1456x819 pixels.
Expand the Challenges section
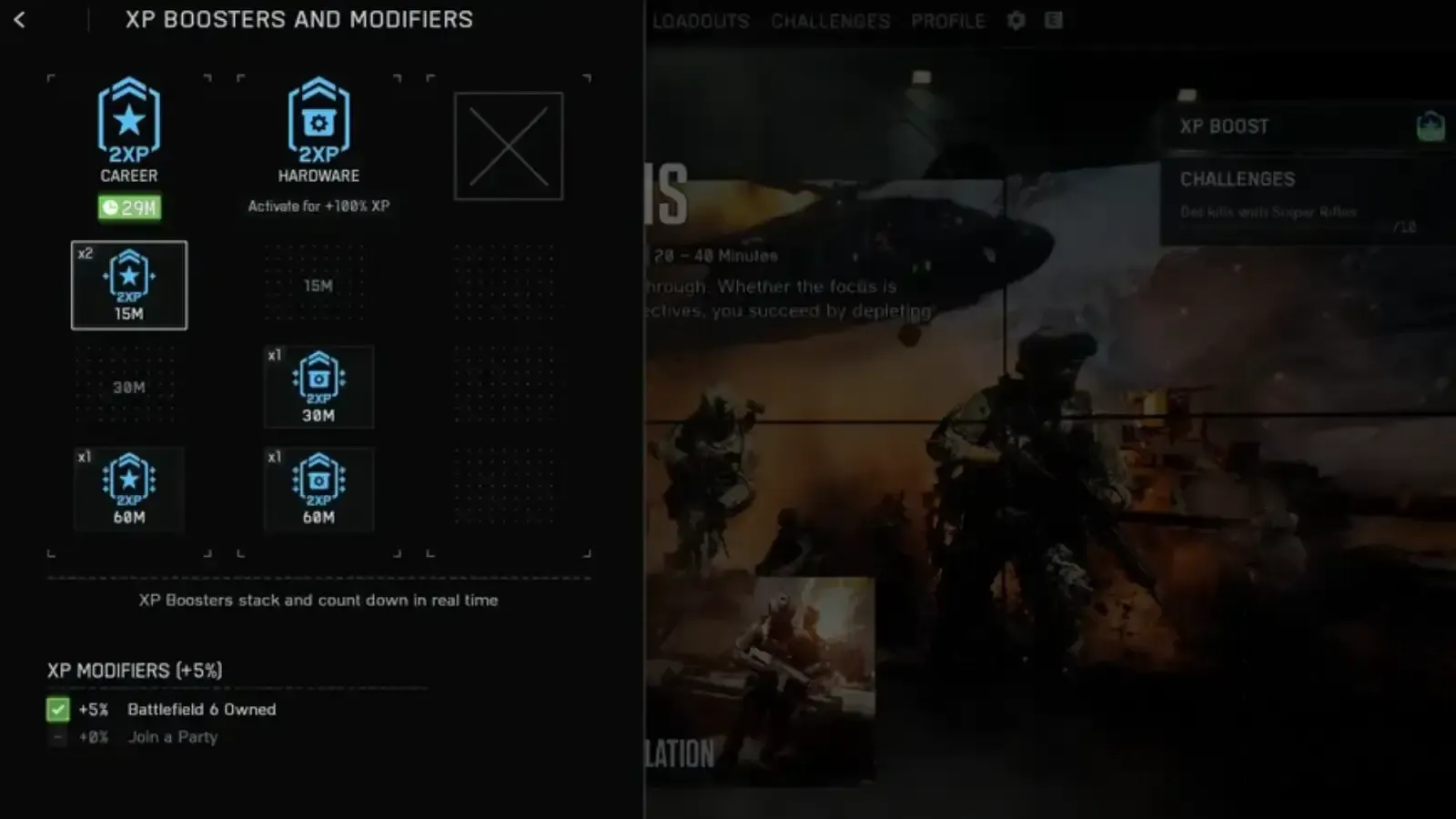click(x=1301, y=179)
